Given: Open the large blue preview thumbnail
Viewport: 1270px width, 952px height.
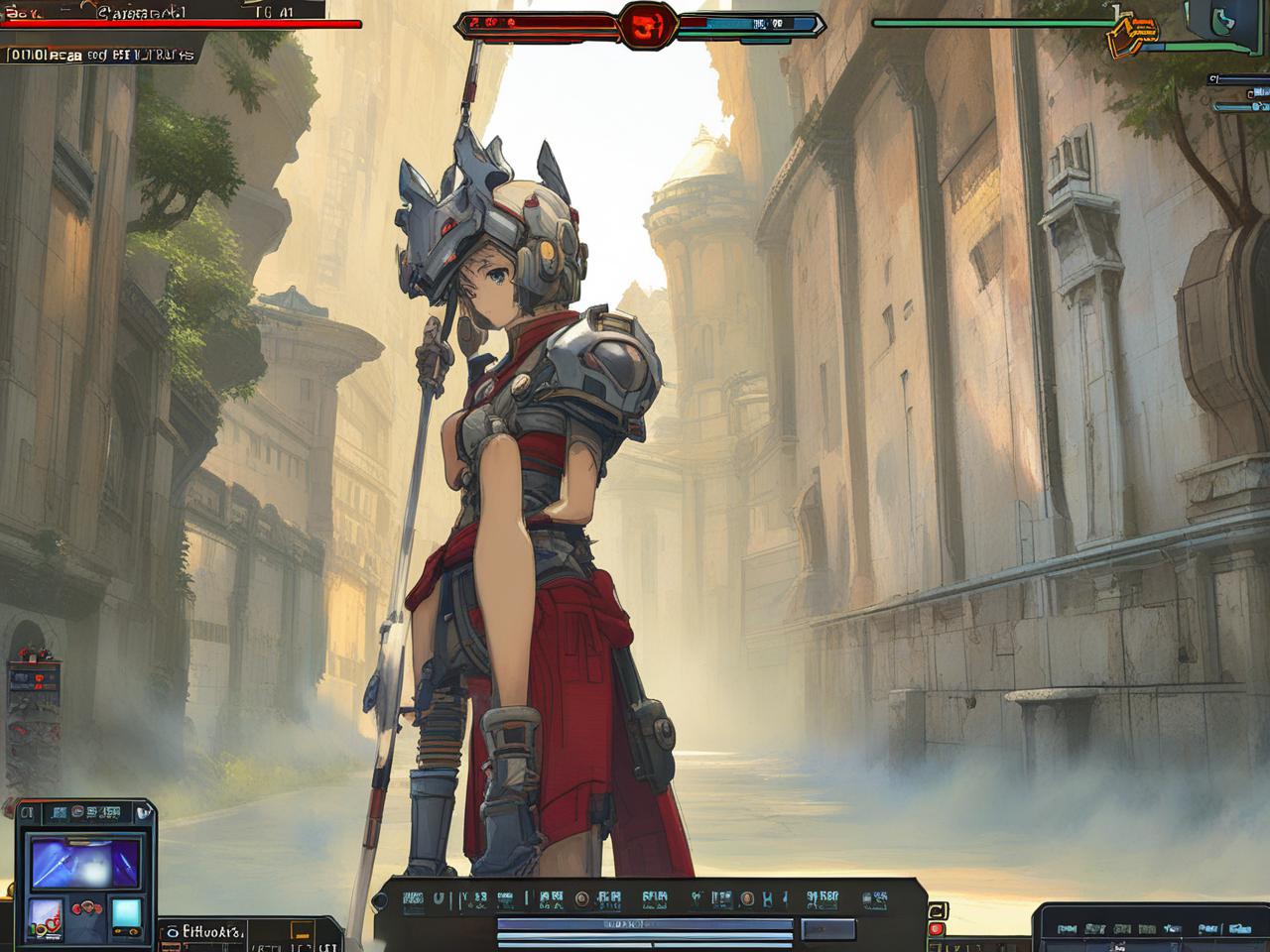Looking at the screenshot, I should click(x=86, y=862).
